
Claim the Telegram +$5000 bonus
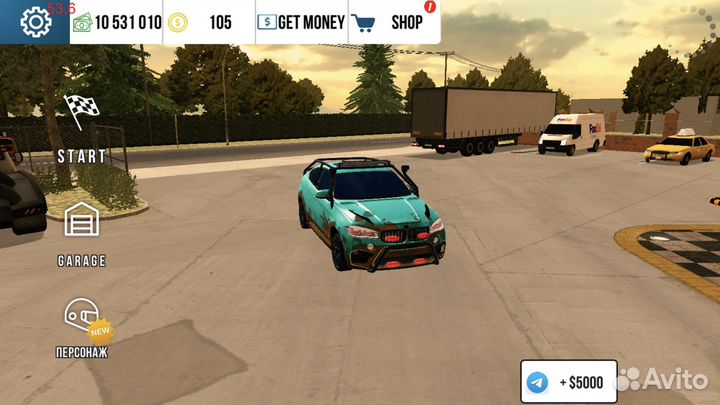click(568, 382)
